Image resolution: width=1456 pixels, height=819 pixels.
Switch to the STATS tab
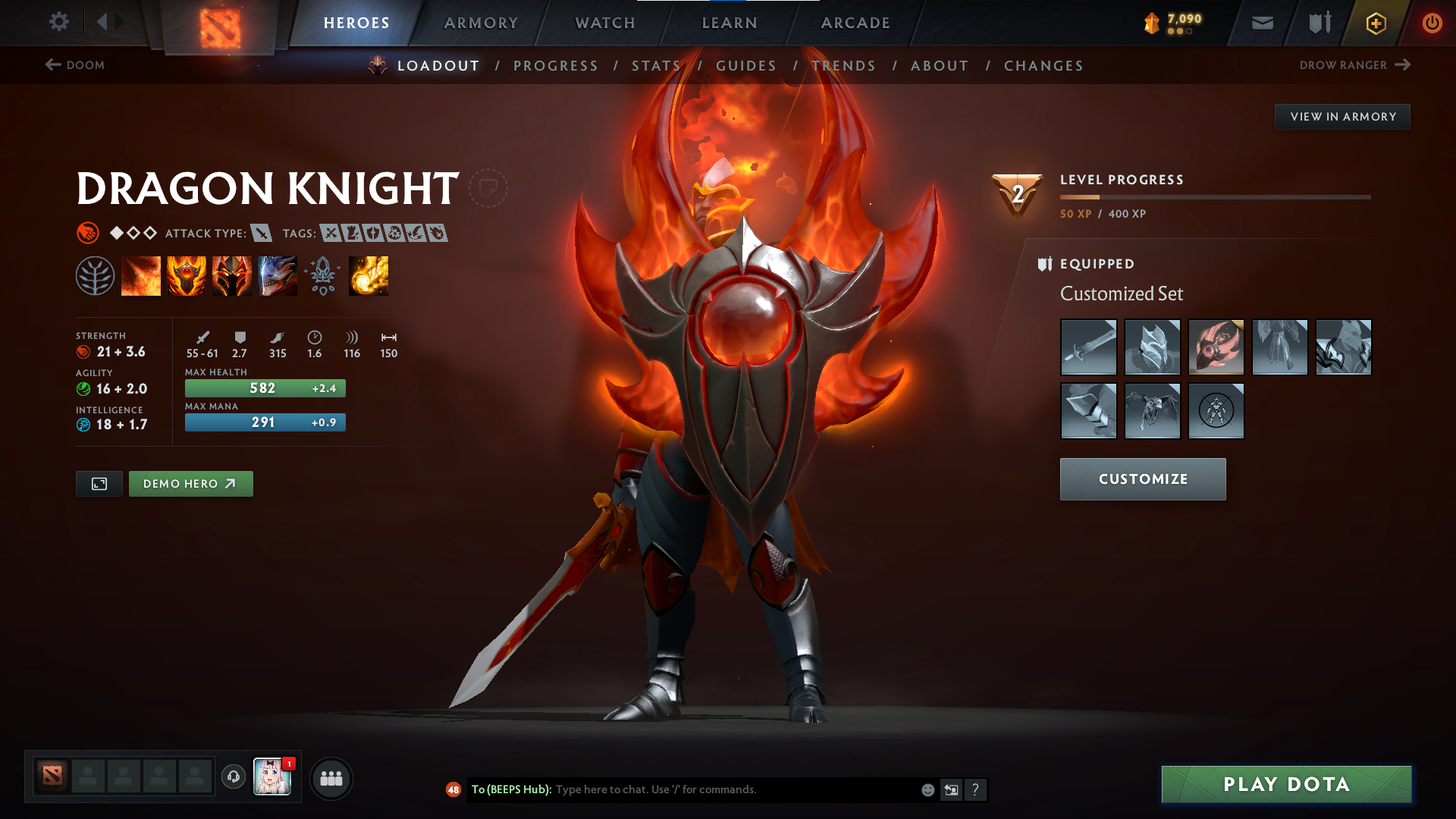[657, 65]
